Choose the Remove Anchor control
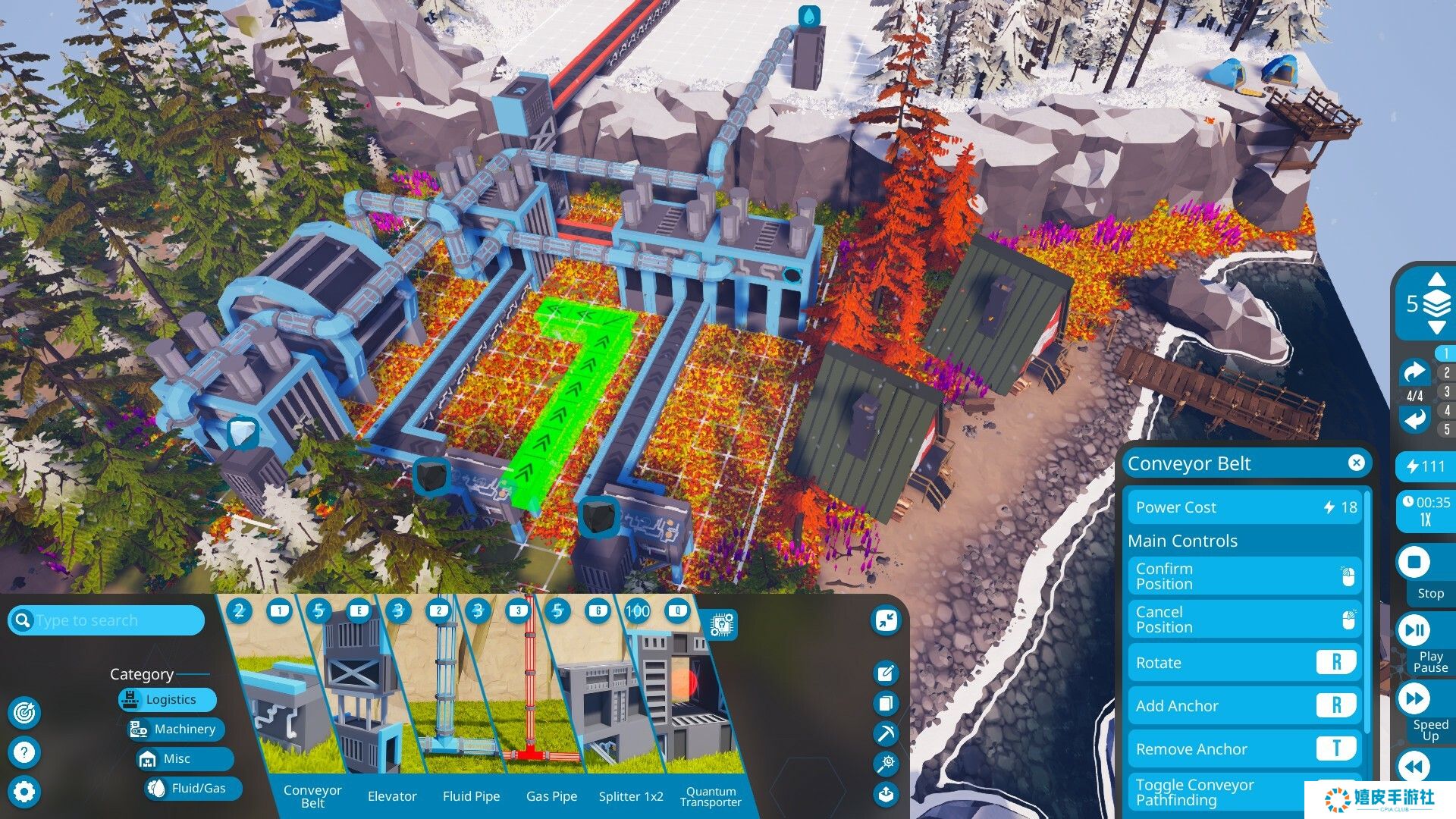 1244,749
